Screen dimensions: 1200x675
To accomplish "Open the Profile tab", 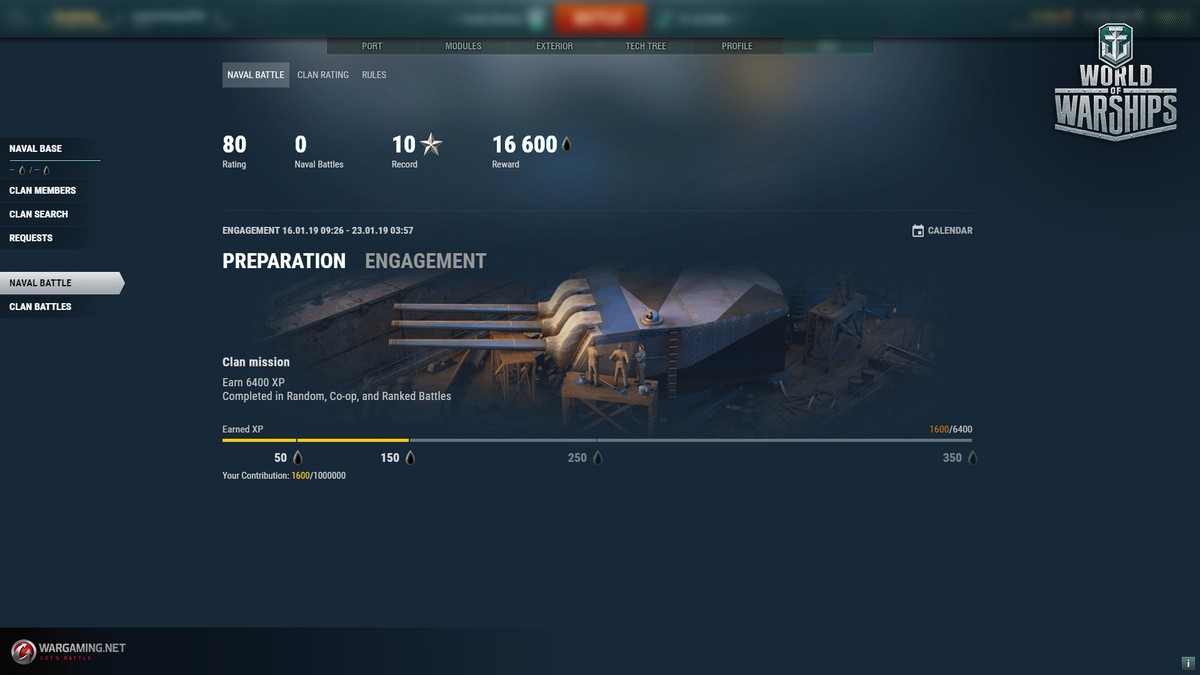I will point(737,46).
